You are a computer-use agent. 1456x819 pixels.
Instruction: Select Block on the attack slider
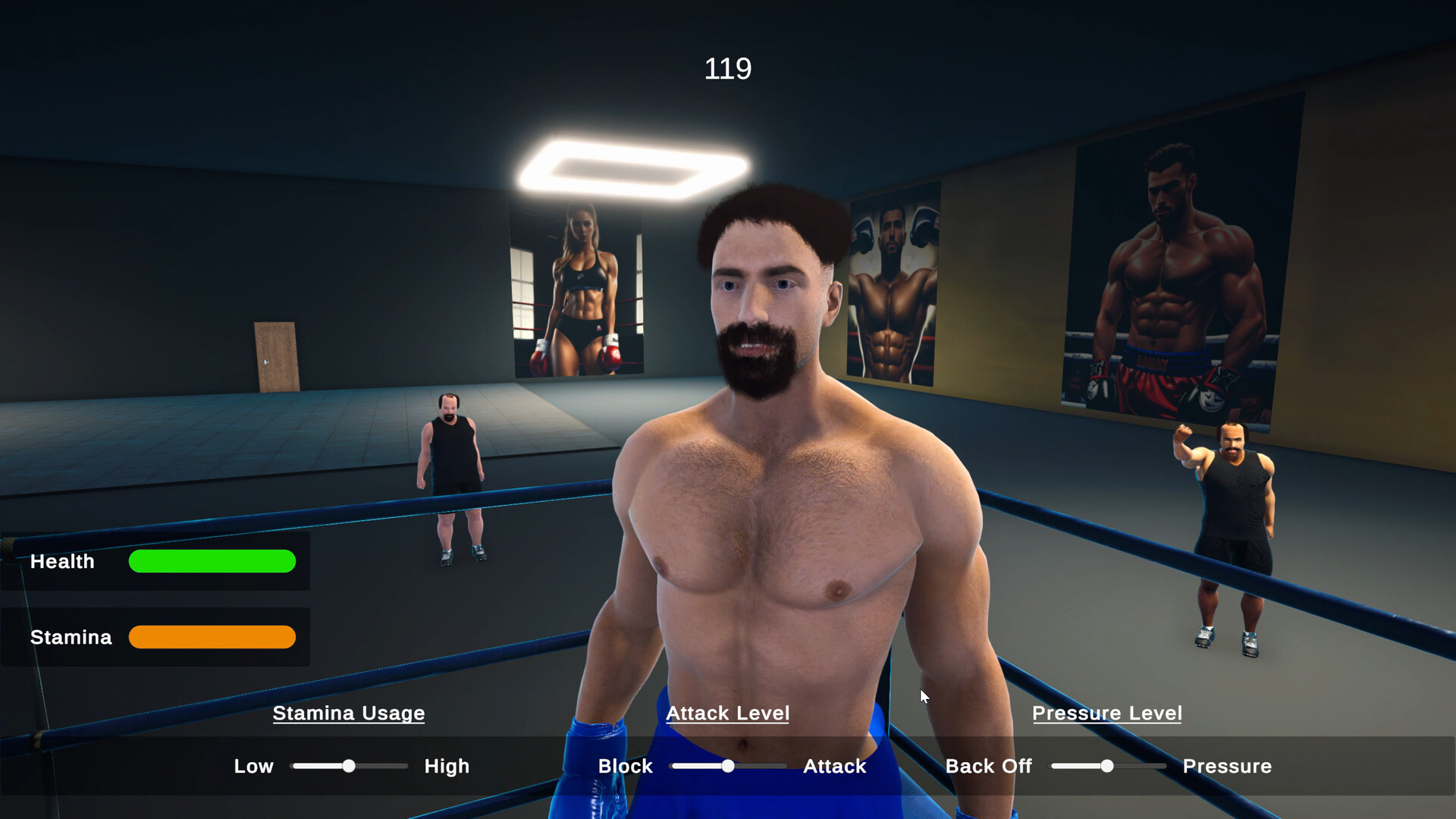tap(625, 766)
